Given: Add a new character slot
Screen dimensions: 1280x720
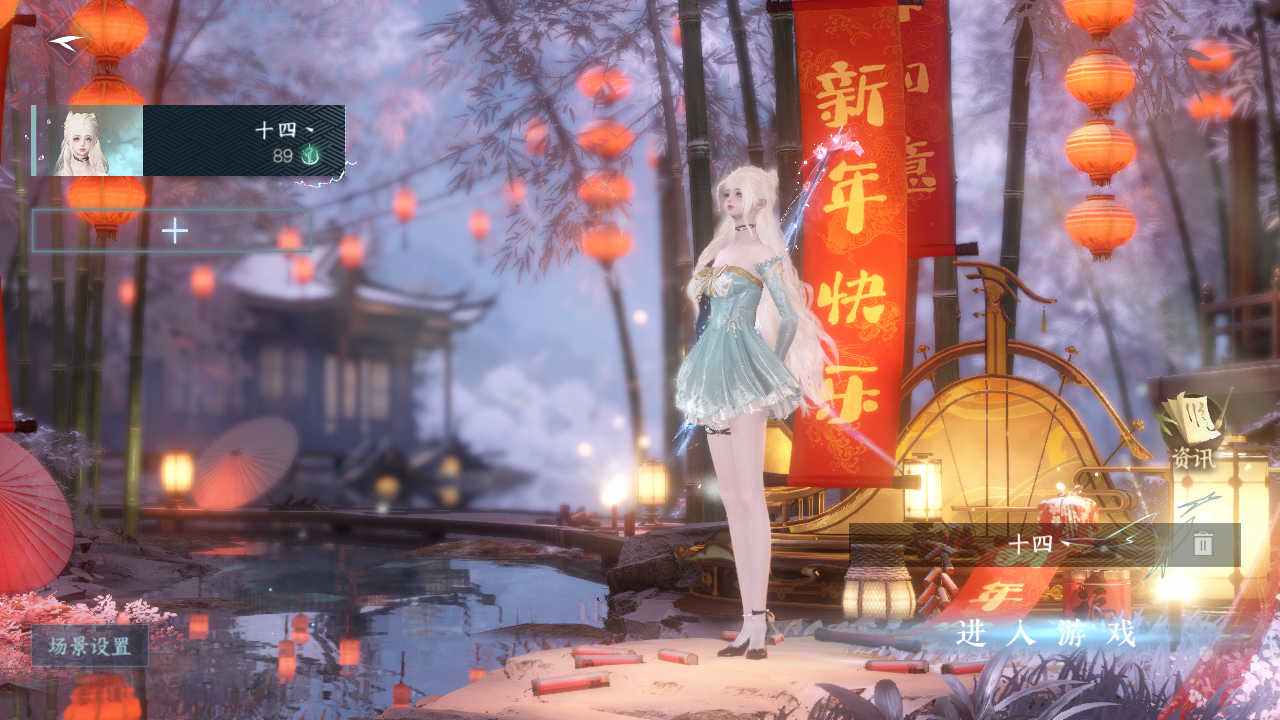Looking at the screenshot, I should tap(172, 231).
